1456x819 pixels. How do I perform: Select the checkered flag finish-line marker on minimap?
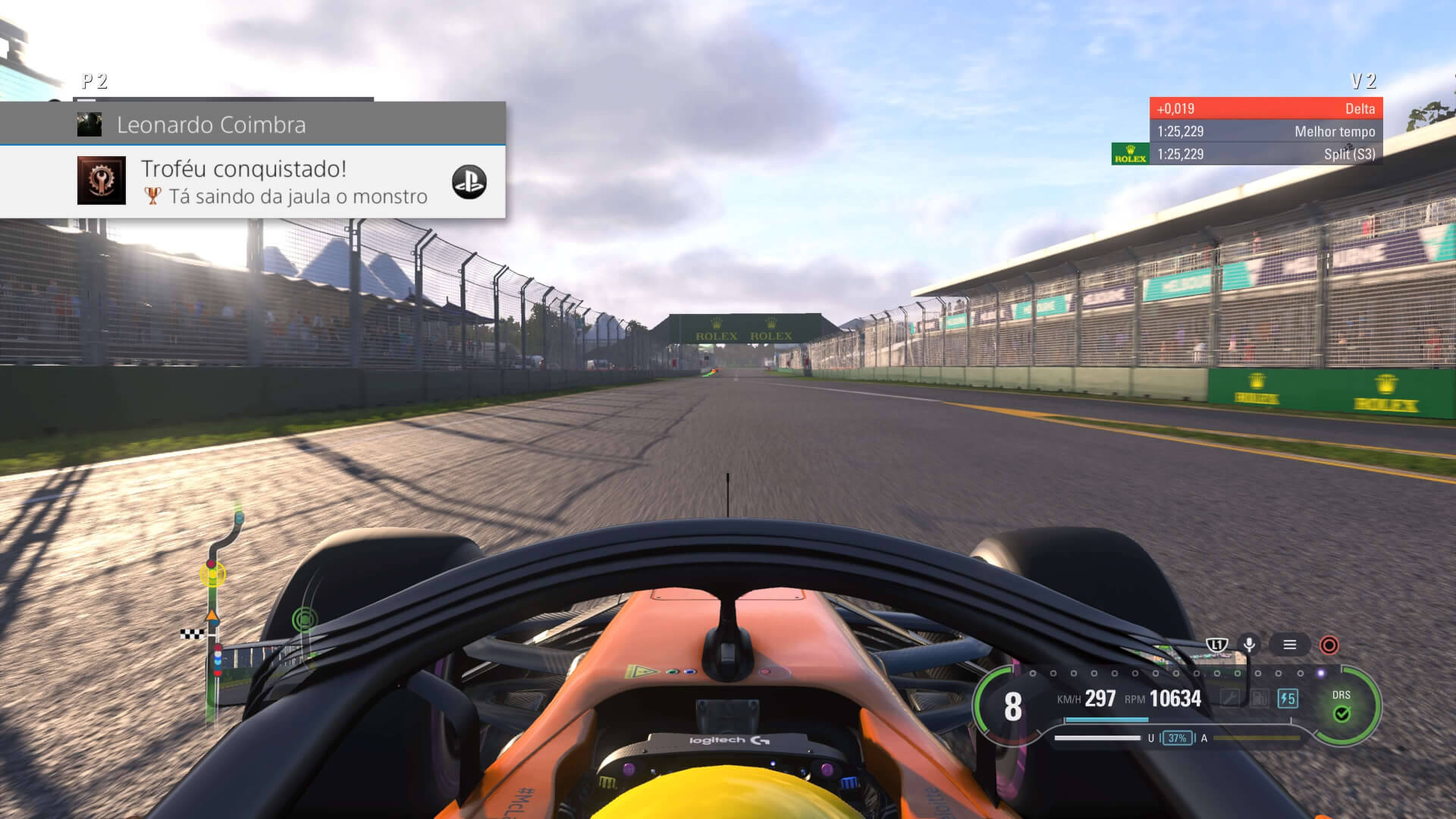192,633
